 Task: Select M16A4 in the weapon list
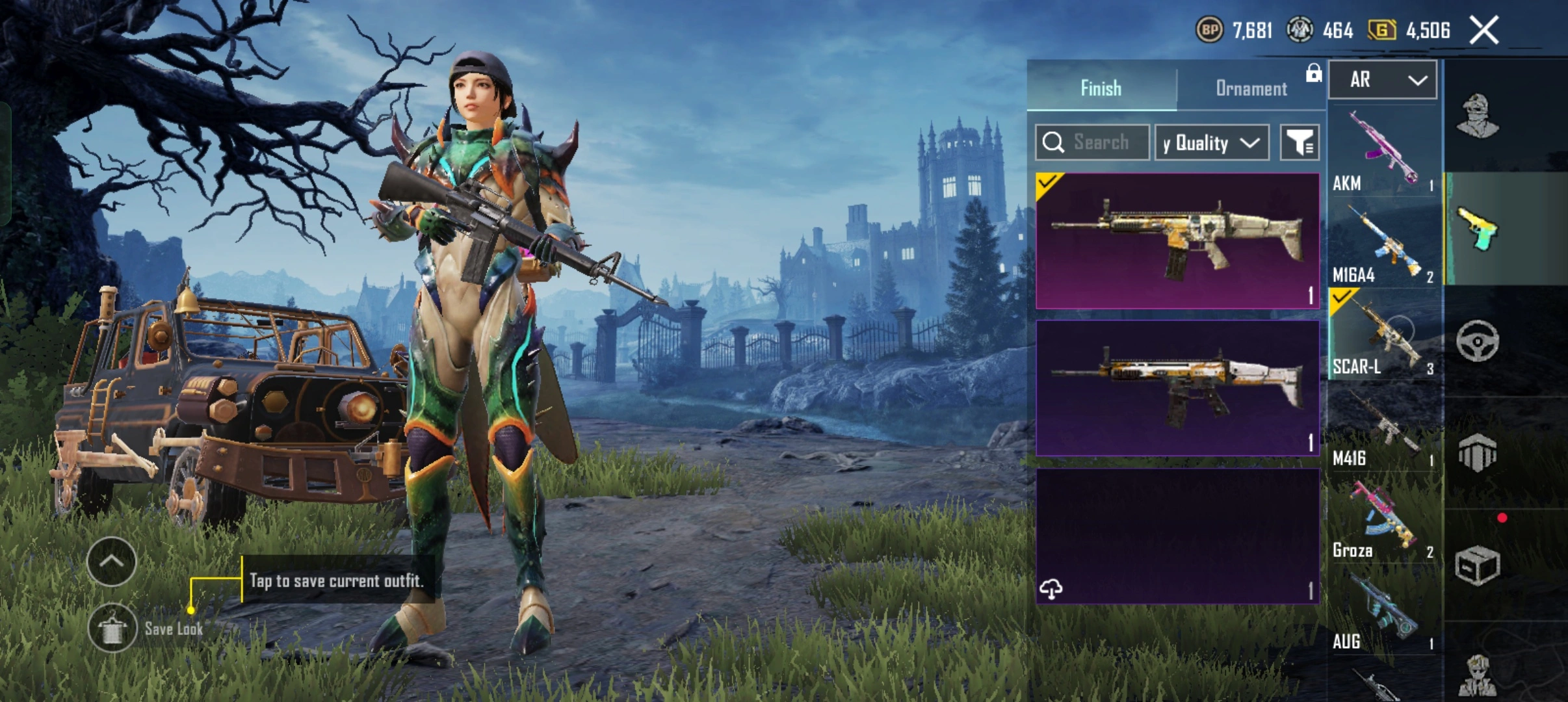[x=1383, y=243]
